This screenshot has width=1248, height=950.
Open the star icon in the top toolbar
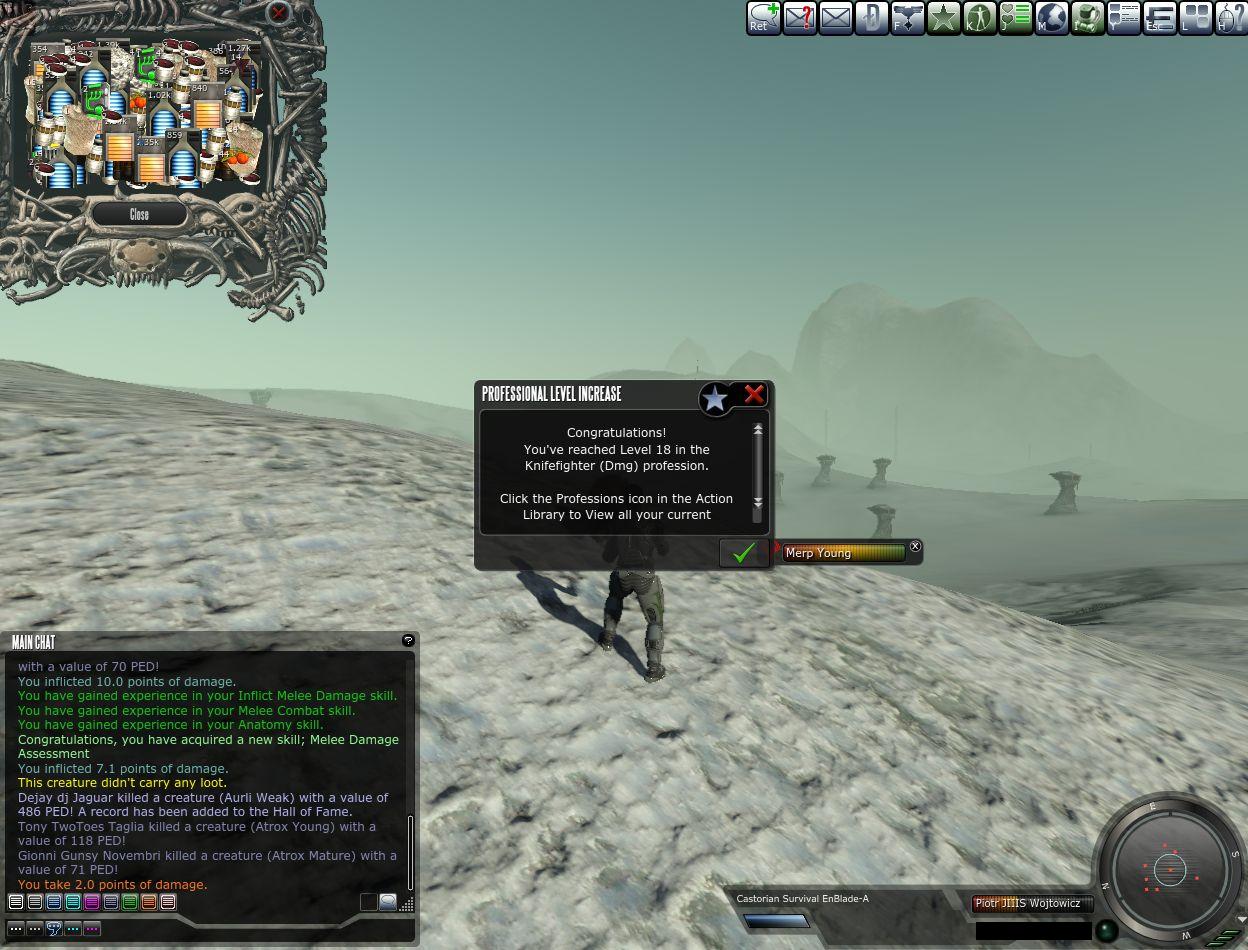click(943, 18)
